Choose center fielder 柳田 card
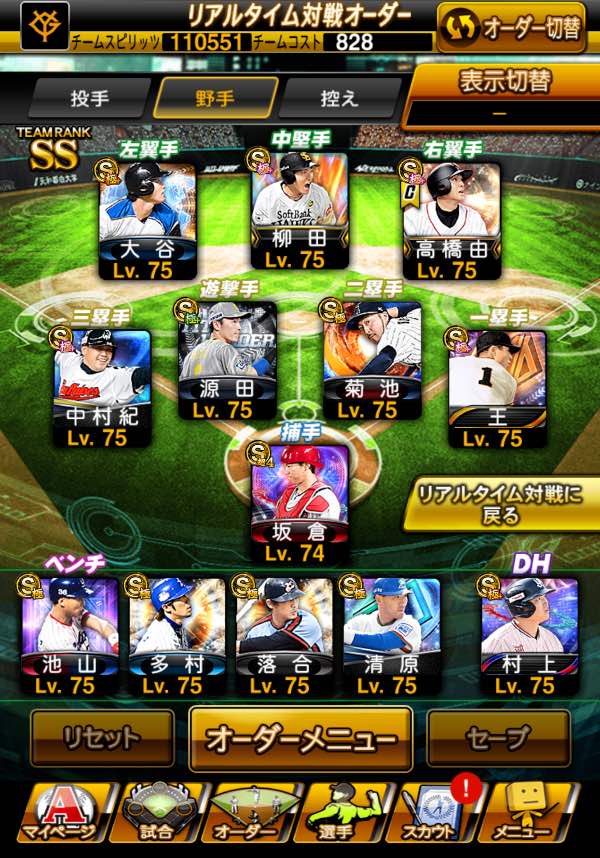The image size is (600, 858). coord(299,212)
